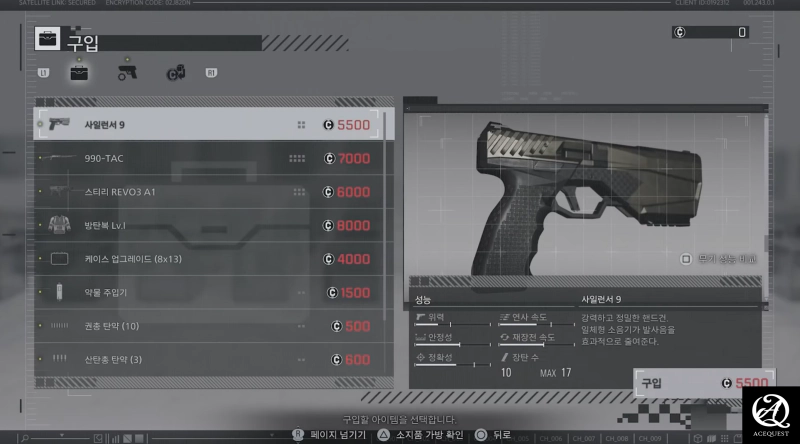This screenshot has width=800, height=444.
Task: Choose the 990-TAC weapon entry
Action: coord(214,158)
